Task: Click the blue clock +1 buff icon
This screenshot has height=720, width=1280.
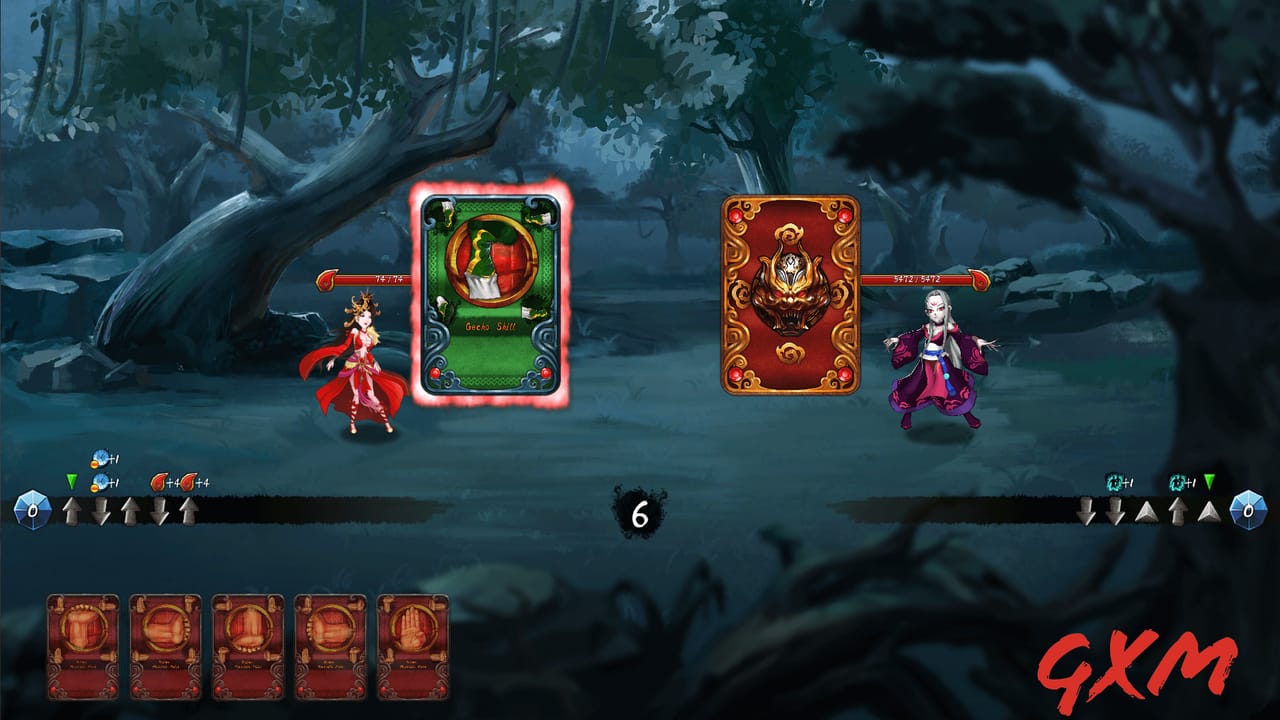Action: [x=101, y=458]
